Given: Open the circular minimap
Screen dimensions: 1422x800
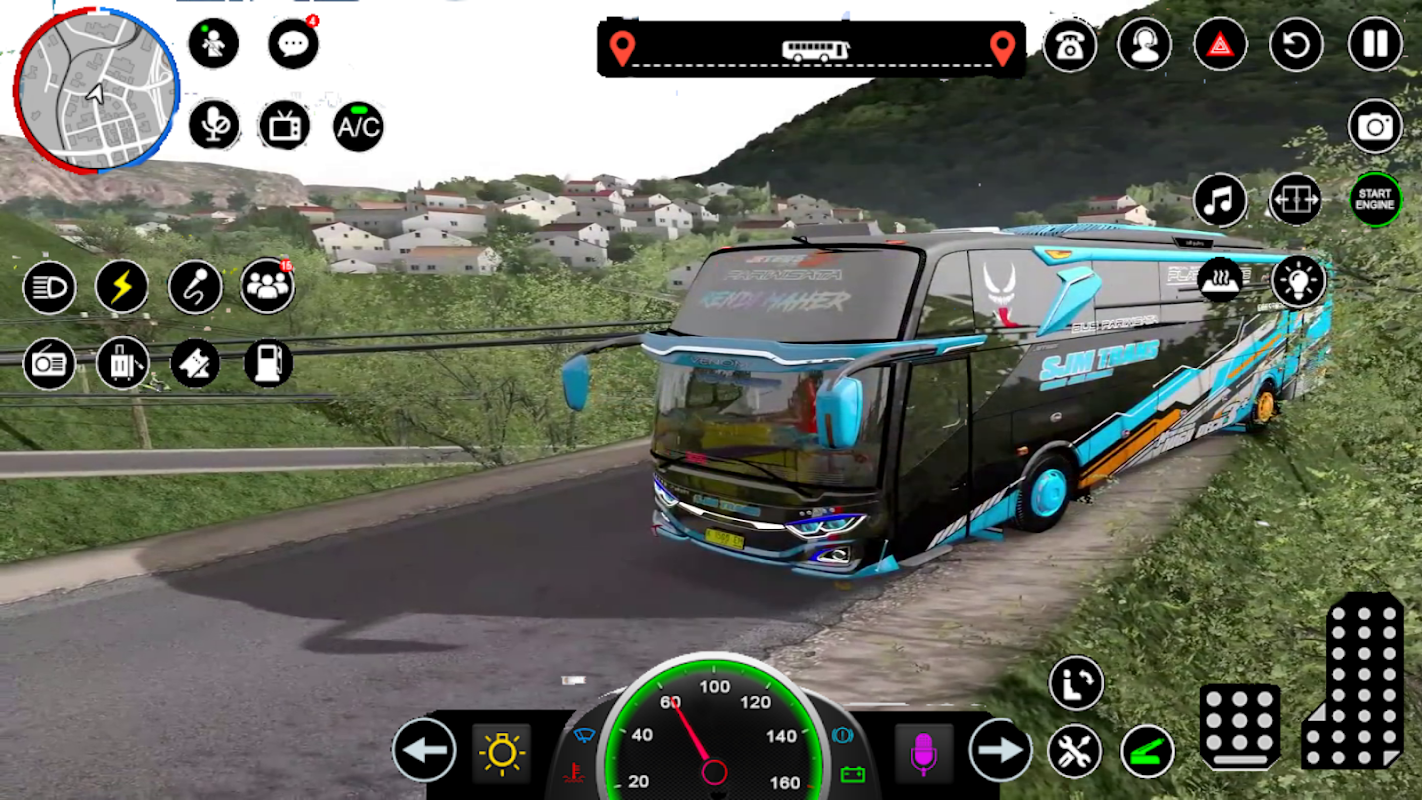Looking at the screenshot, I should point(96,88).
